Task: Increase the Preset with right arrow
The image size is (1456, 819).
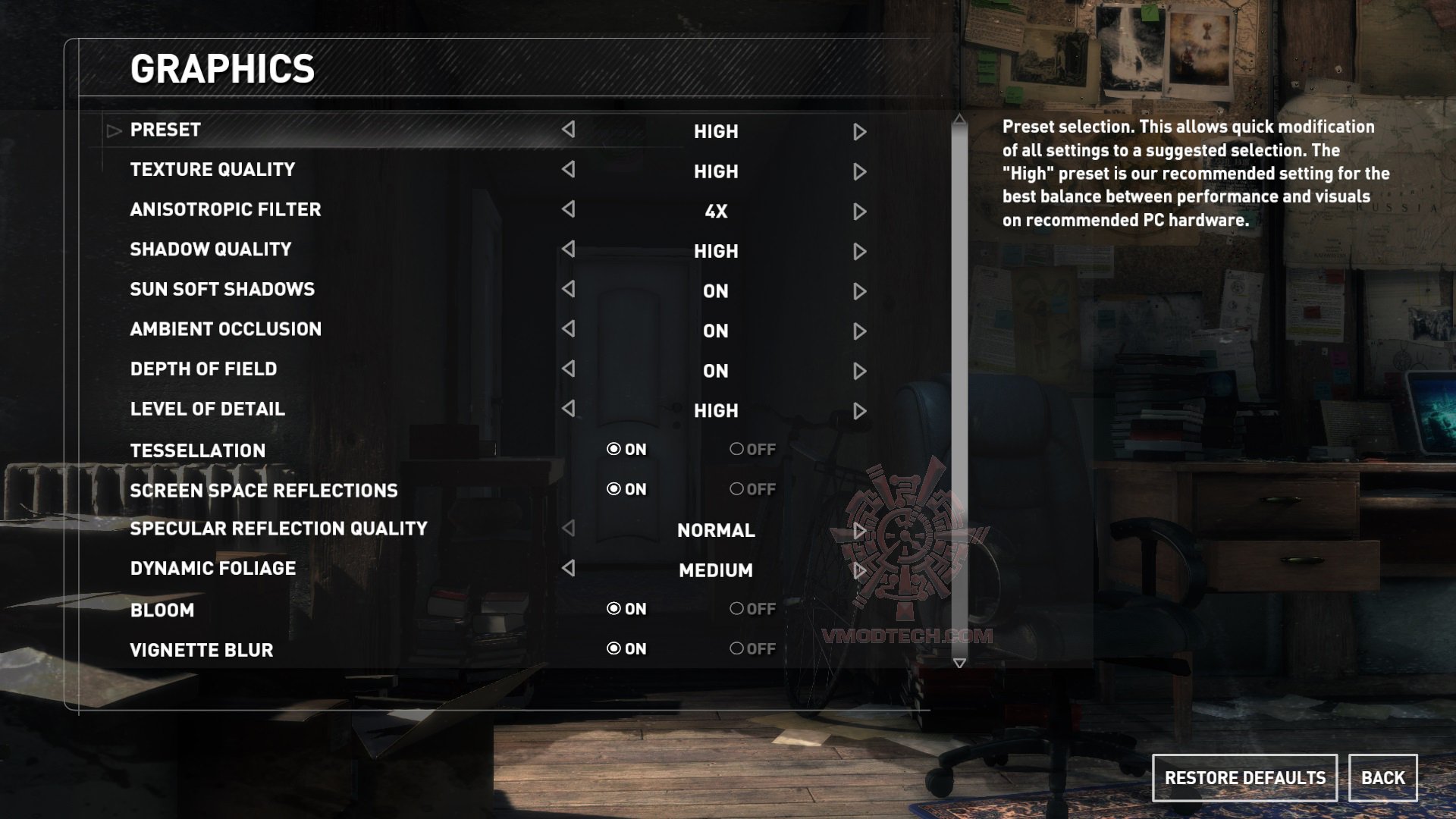Action: pos(859,132)
